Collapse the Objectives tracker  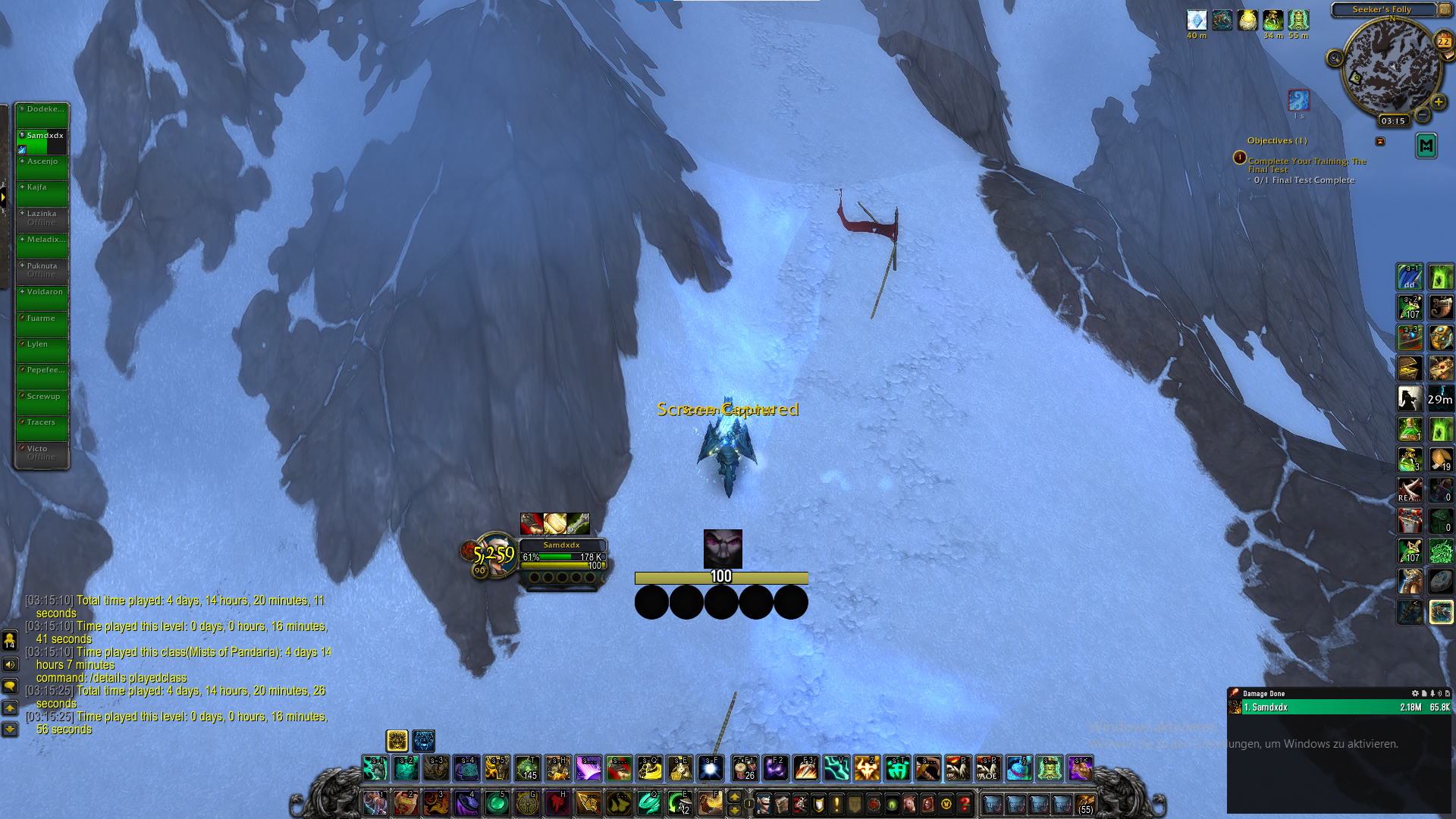[x=1380, y=141]
